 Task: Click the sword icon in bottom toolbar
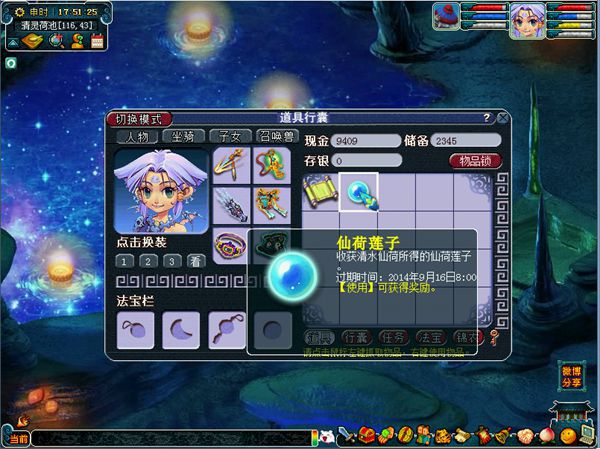coord(345,436)
